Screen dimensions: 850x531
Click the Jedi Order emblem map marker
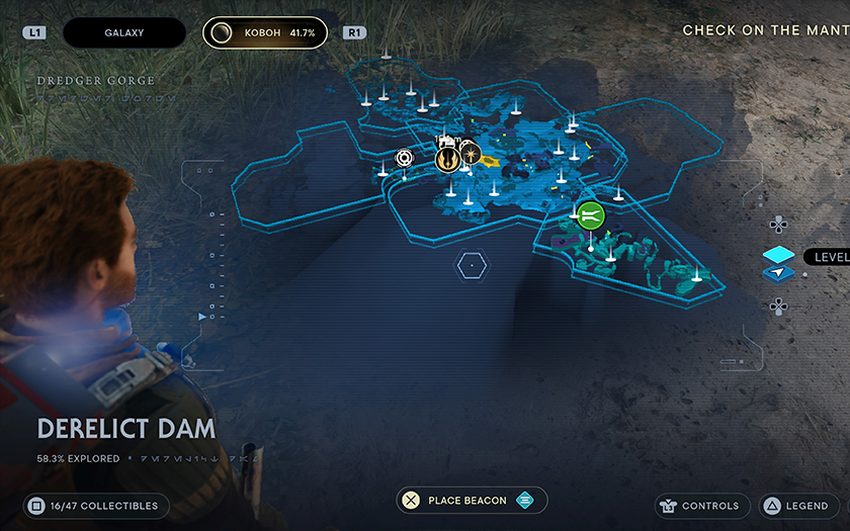(447, 159)
